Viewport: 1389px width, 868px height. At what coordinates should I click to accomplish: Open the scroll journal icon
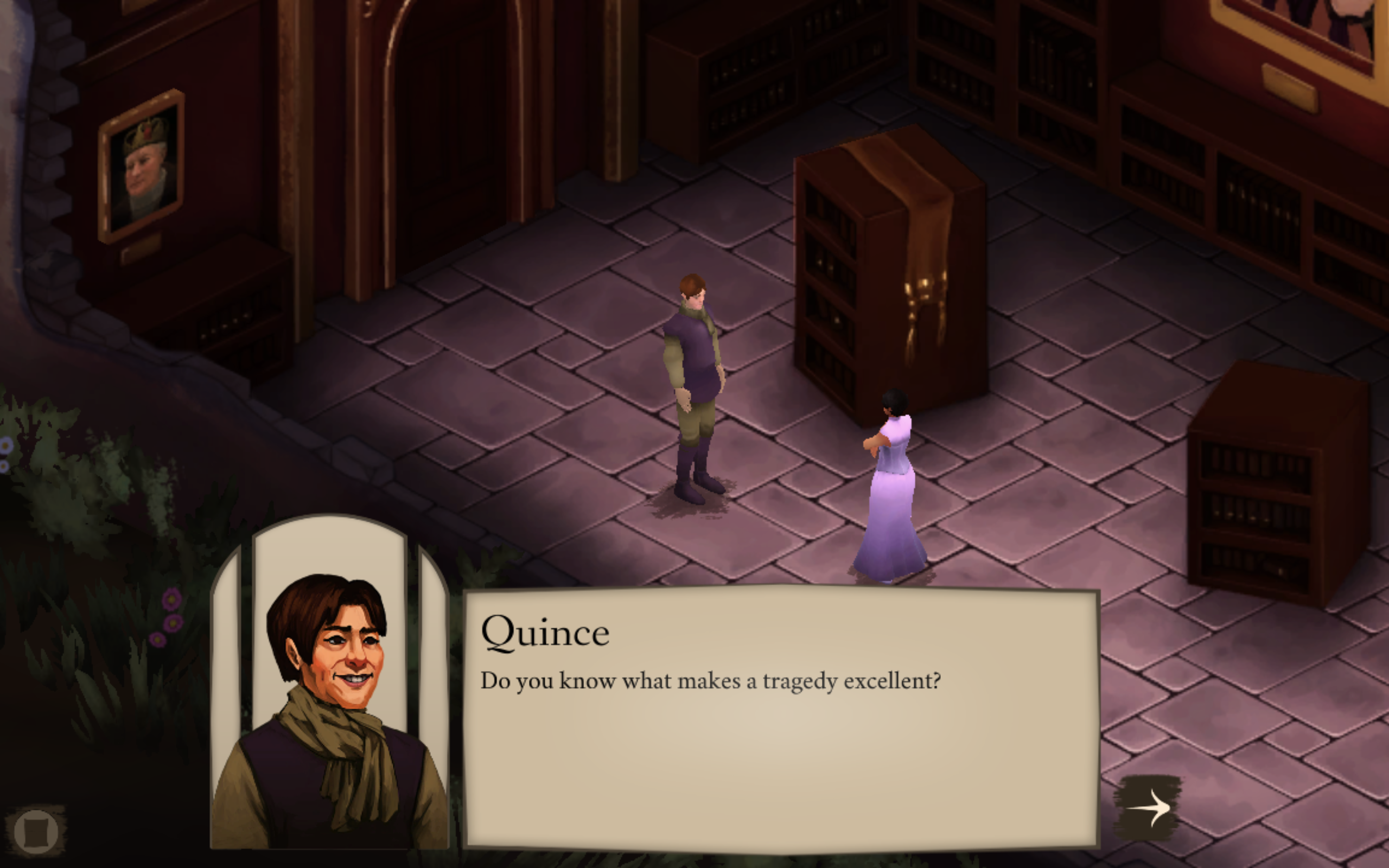tap(36, 831)
